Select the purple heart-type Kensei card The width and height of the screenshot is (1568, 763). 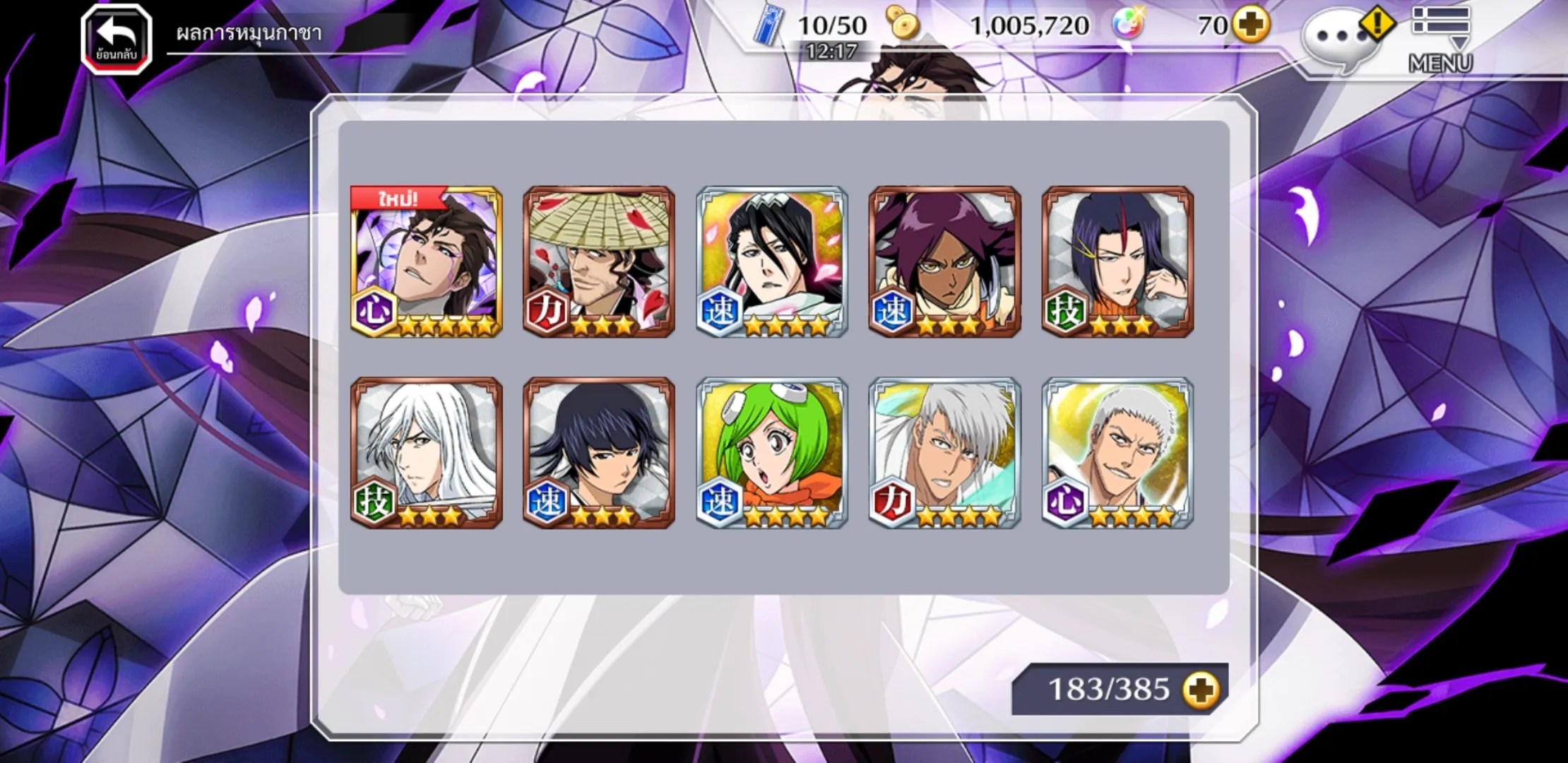click(x=1117, y=453)
